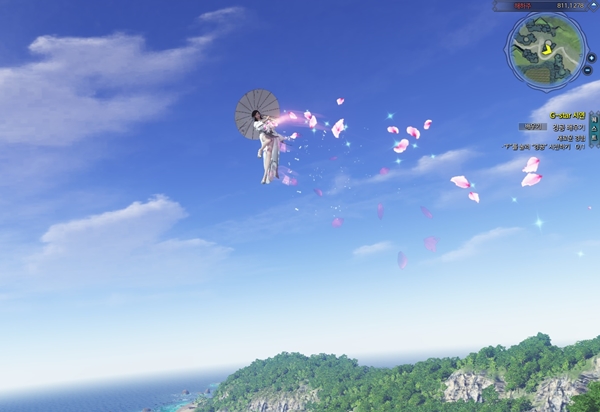Click the small gray tag button in quest tracker
Image resolution: width=600 pixels, height=412 pixels.
(531, 127)
